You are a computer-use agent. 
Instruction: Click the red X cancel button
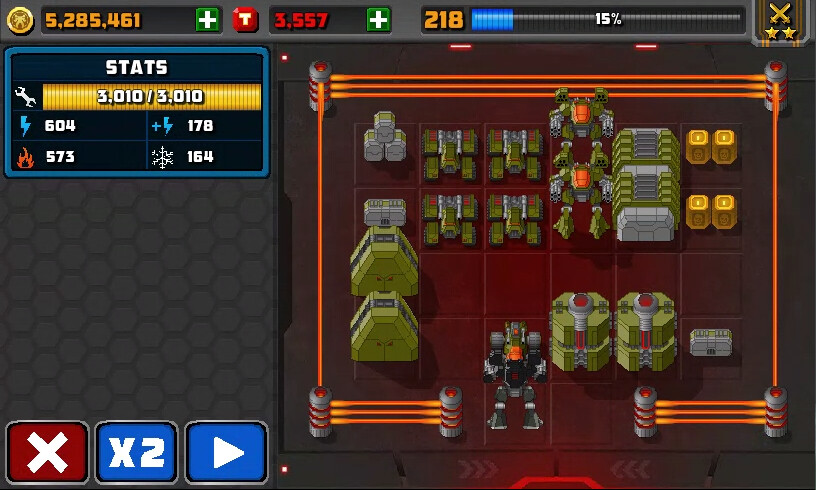47,453
